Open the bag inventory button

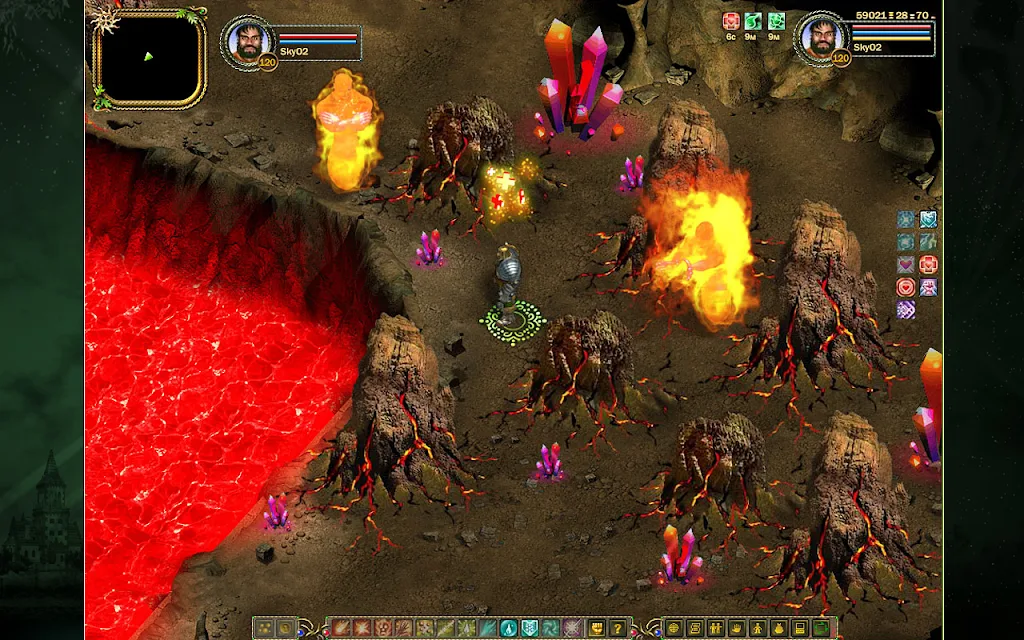780,628
